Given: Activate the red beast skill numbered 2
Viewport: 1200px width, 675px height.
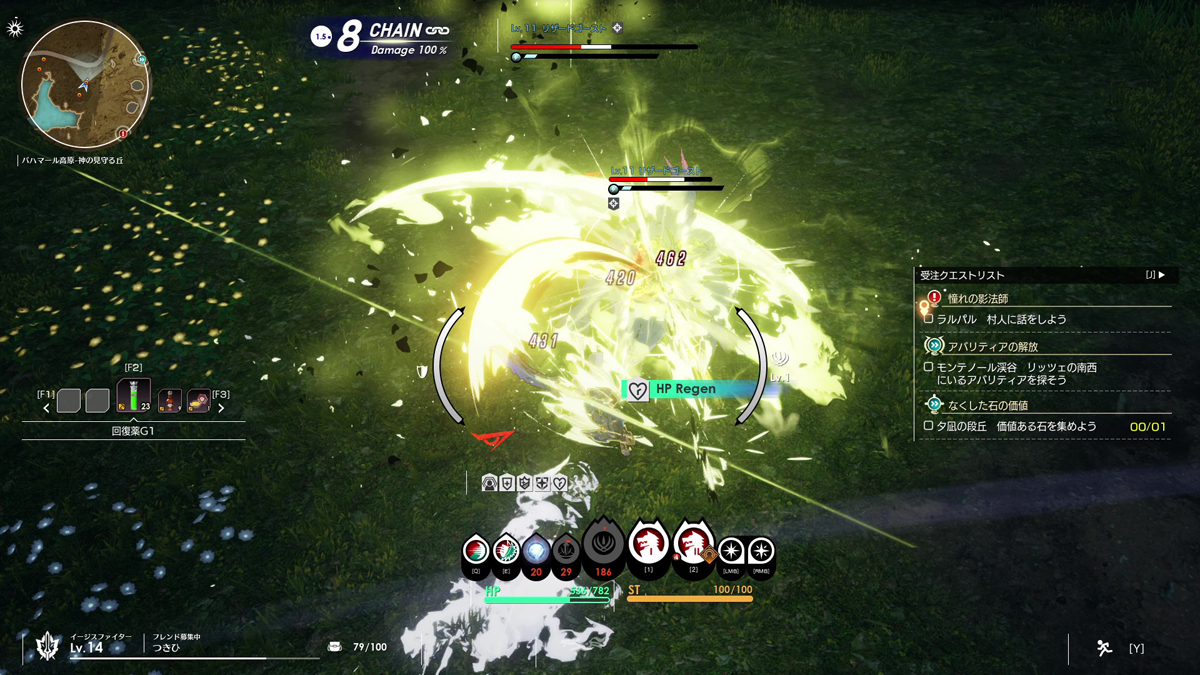Looking at the screenshot, I should point(693,545).
